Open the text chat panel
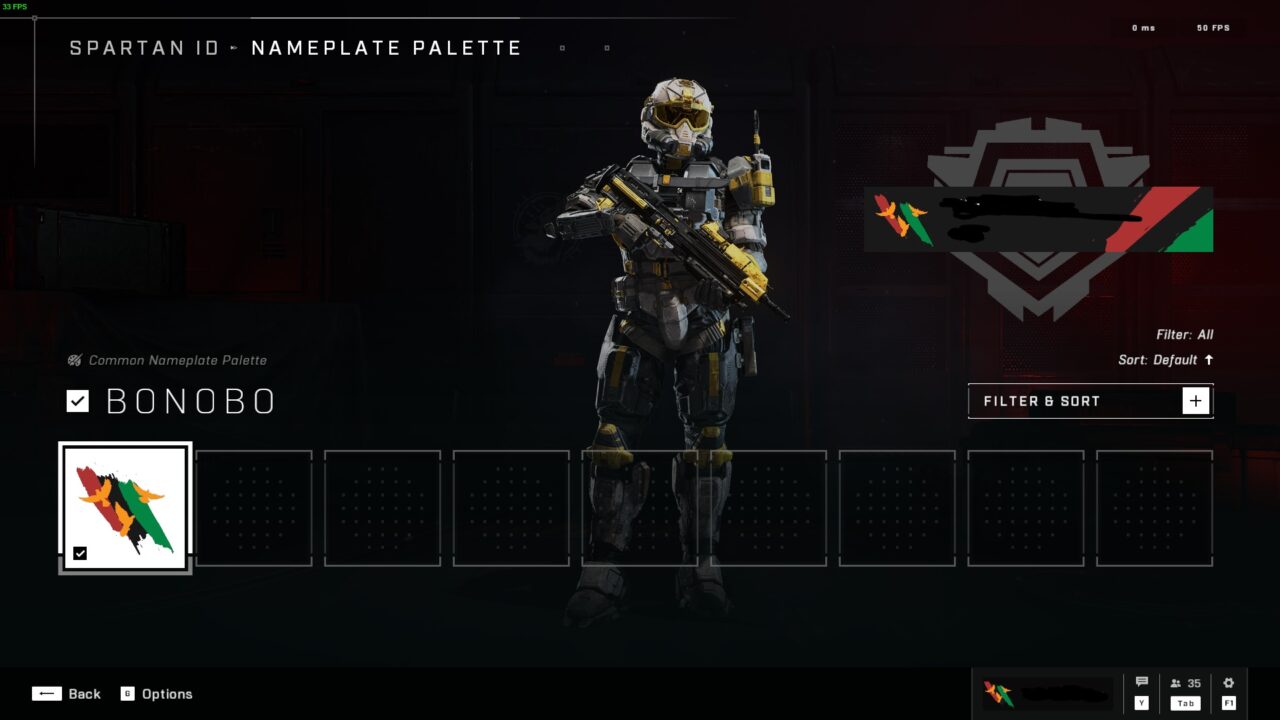This screenshot has height=720, width=1280. [x=1141, y=684]
